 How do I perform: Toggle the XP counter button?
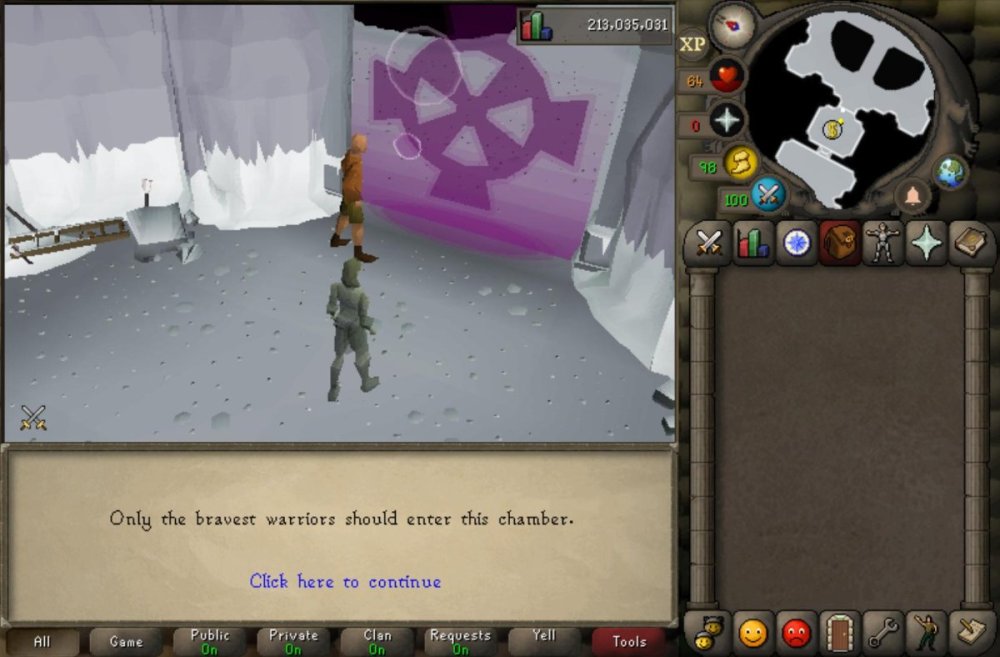coord(693,44)
